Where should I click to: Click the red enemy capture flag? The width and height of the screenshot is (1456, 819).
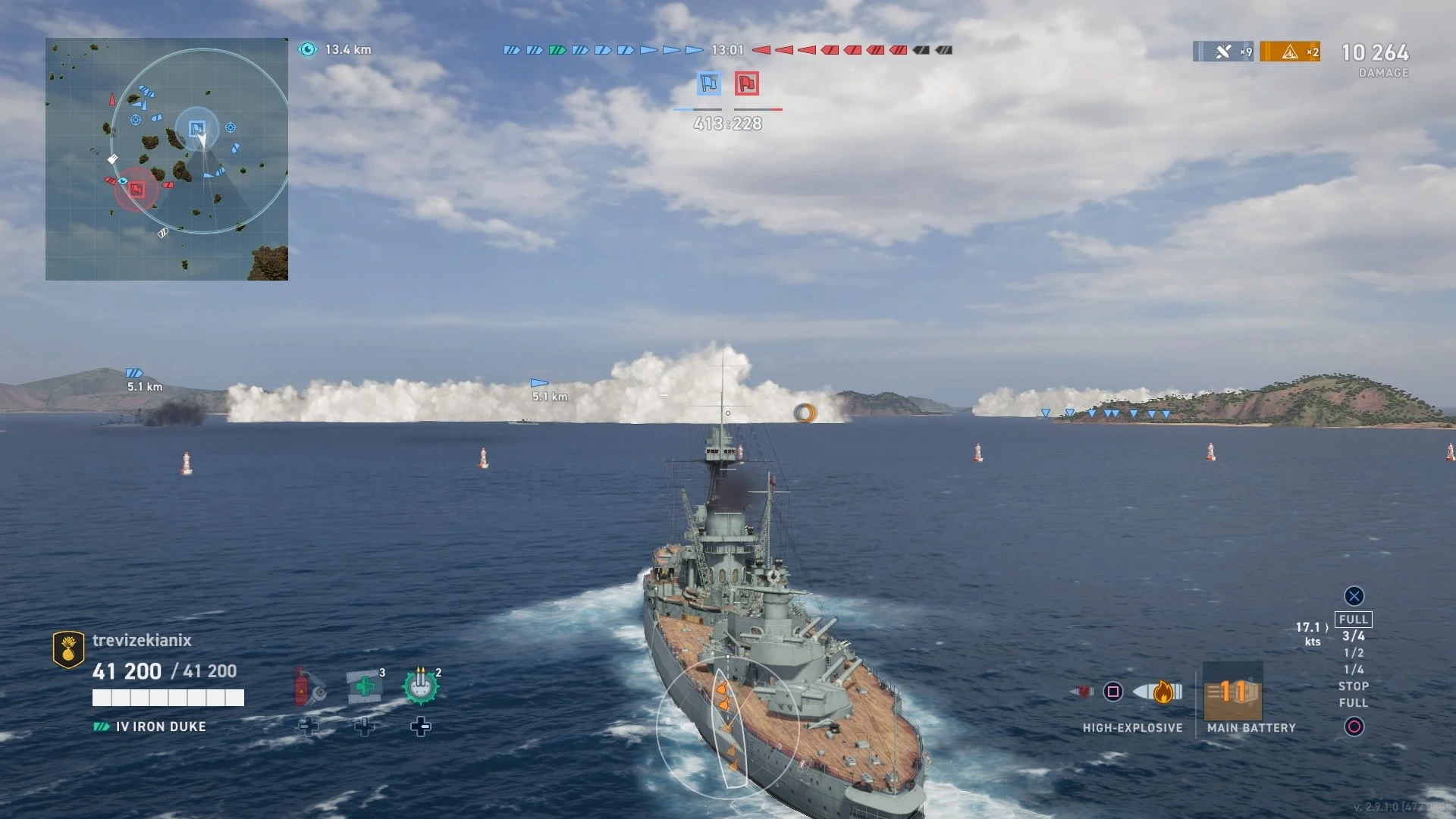(747, 83)
